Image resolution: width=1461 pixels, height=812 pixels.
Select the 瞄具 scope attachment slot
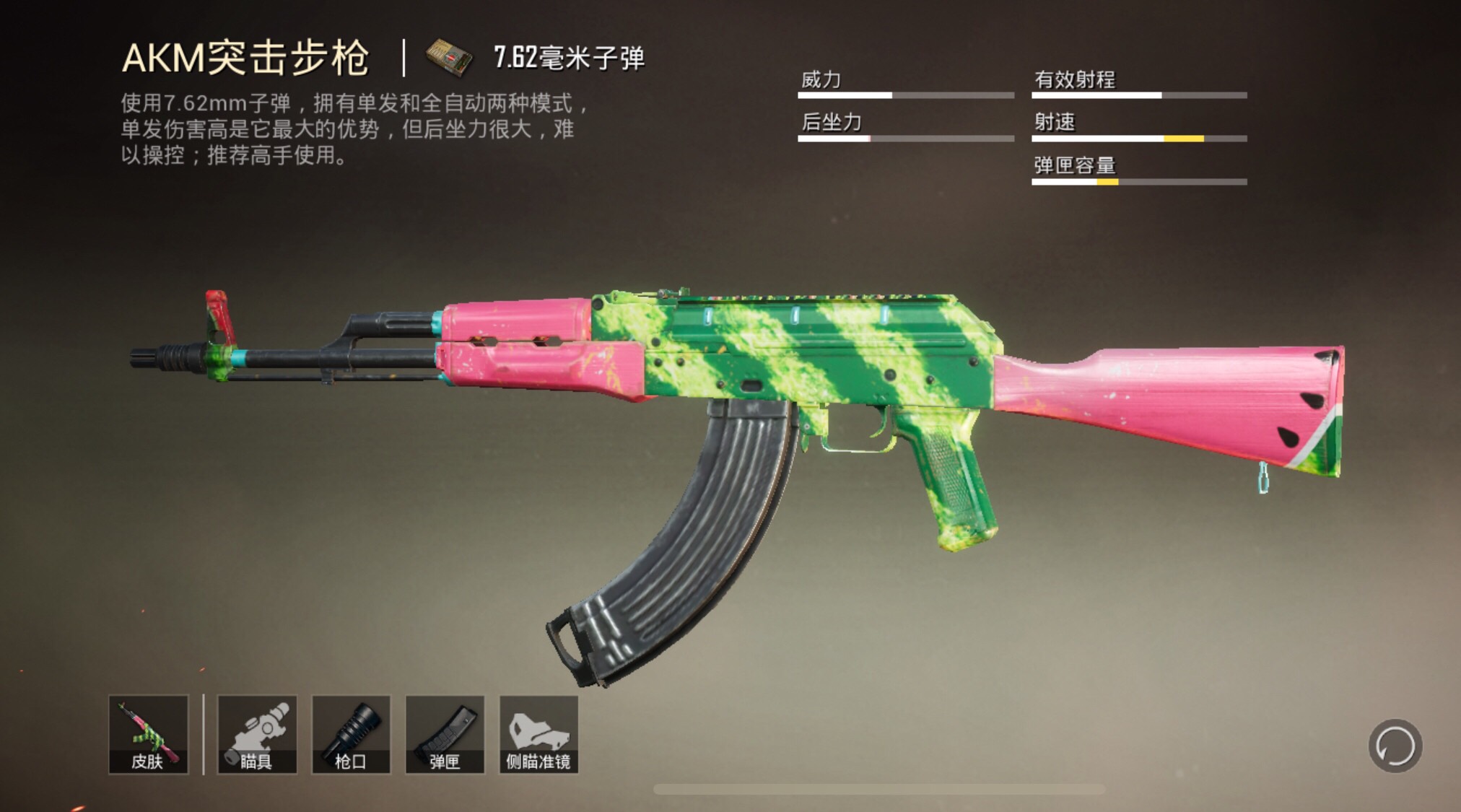pyautogui.click(x=257, y=734)
